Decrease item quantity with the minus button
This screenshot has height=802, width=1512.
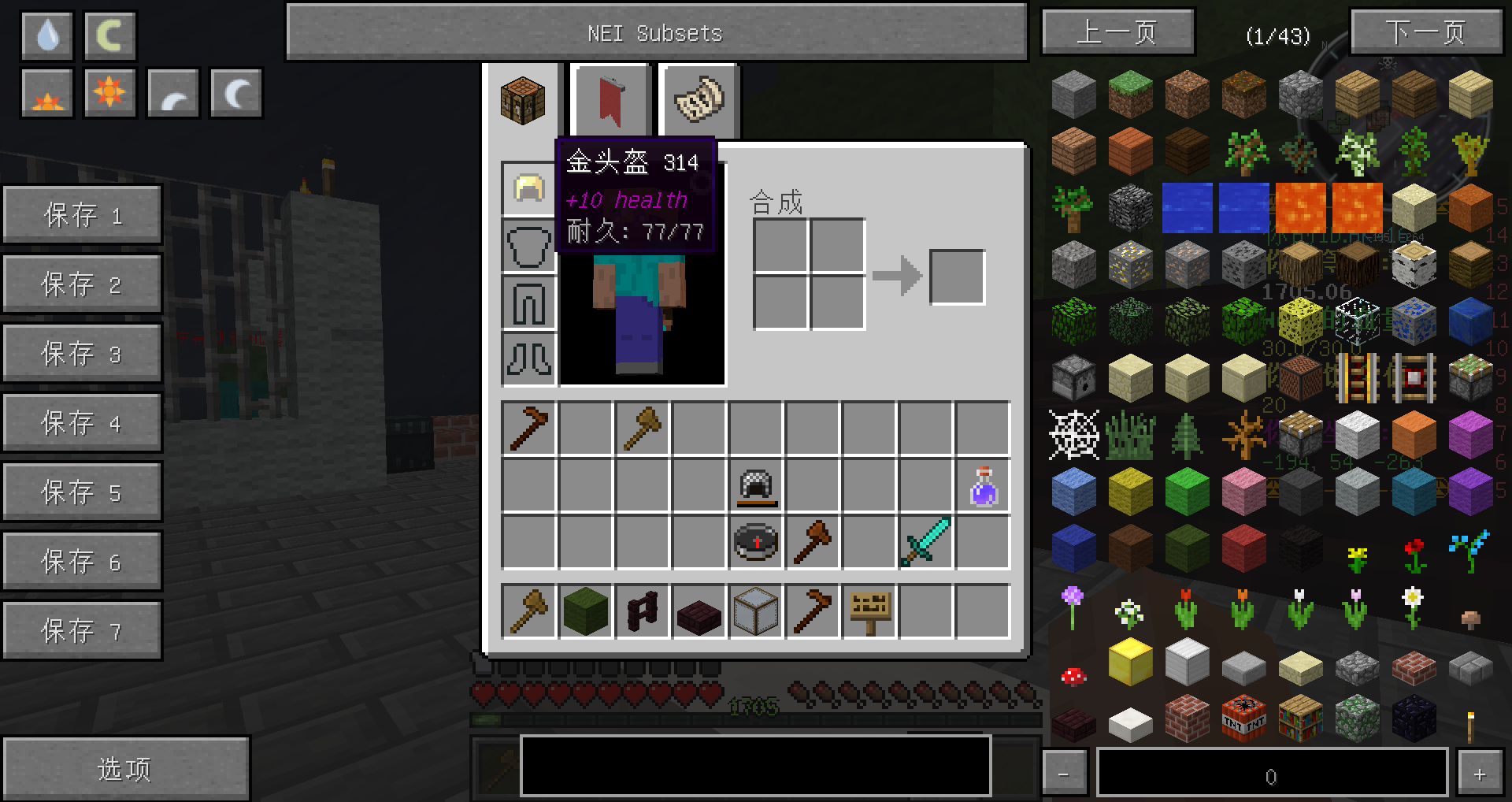[x=1064, y=774]
